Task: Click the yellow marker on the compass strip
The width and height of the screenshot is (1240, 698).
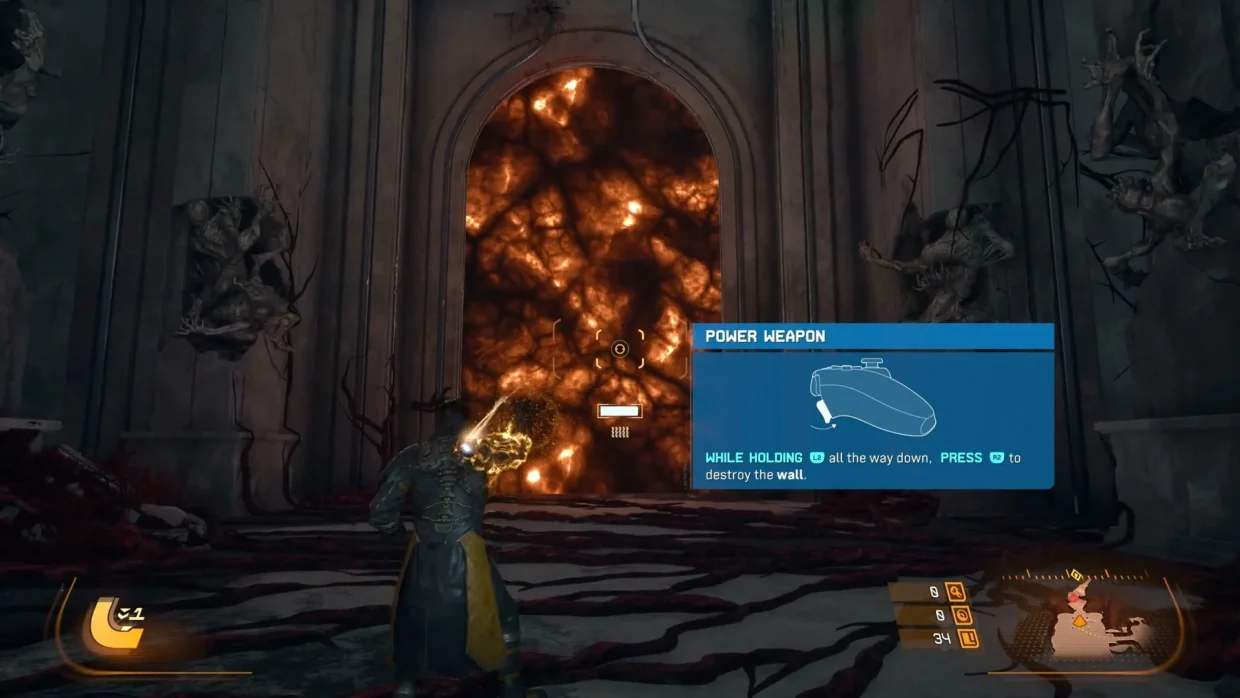Action: pyautogui.click(x=1076, y=575)
